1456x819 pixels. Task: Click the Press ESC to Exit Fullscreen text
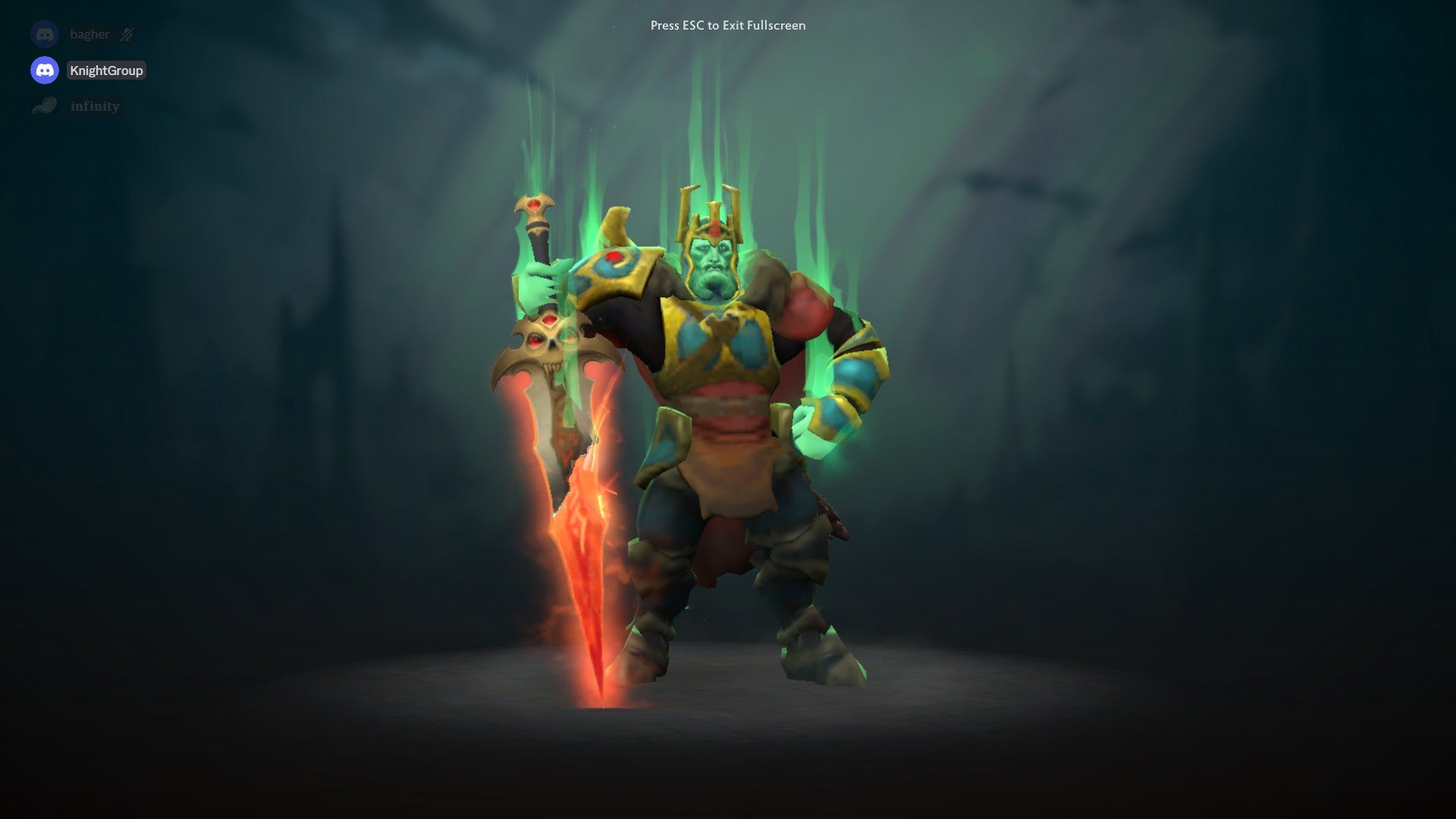728,25
